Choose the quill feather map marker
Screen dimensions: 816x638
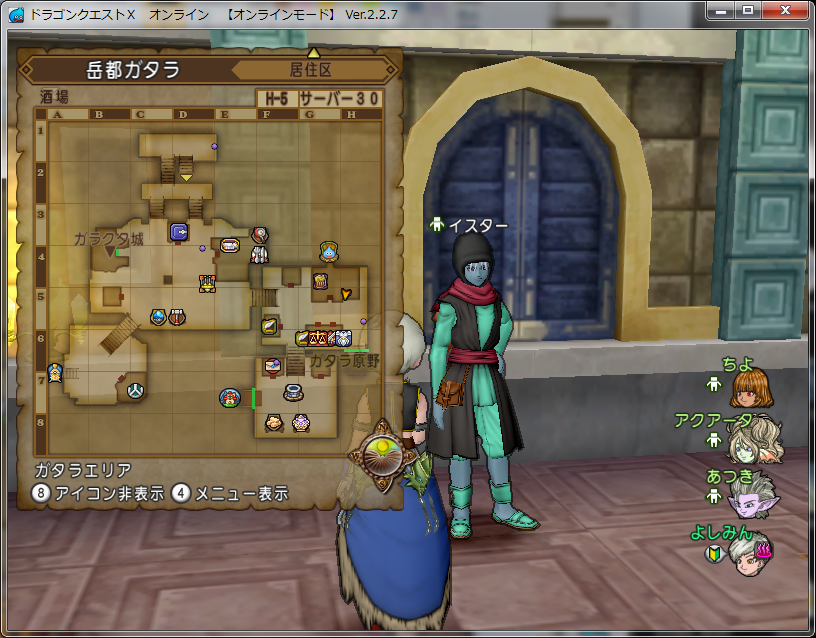(270, 325)
